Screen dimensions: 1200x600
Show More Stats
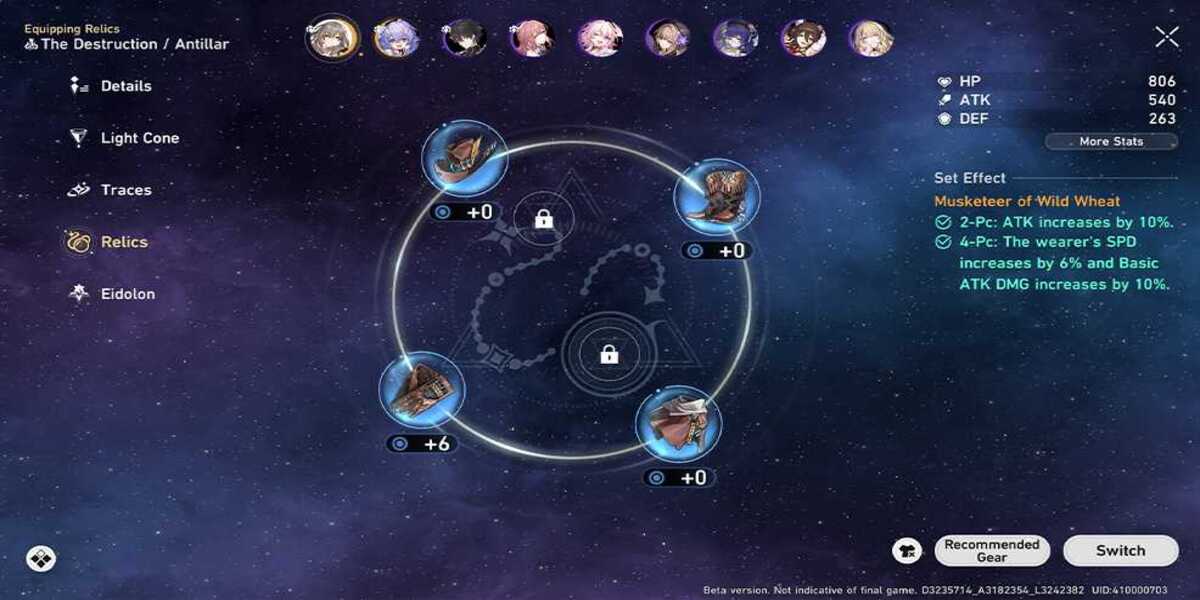click(x=1110, y=142)
